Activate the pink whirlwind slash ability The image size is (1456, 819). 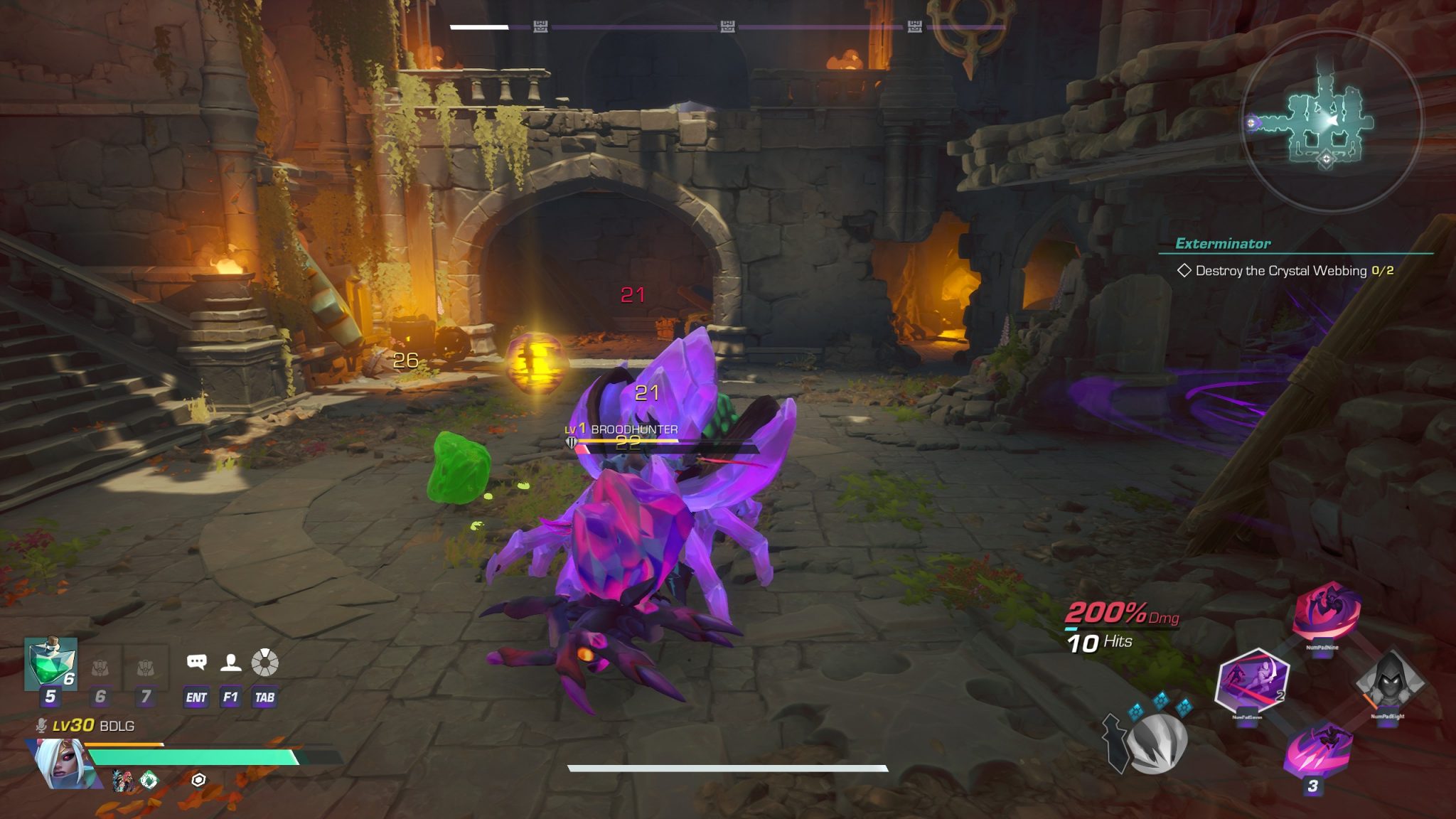(x=1326, y=611)
